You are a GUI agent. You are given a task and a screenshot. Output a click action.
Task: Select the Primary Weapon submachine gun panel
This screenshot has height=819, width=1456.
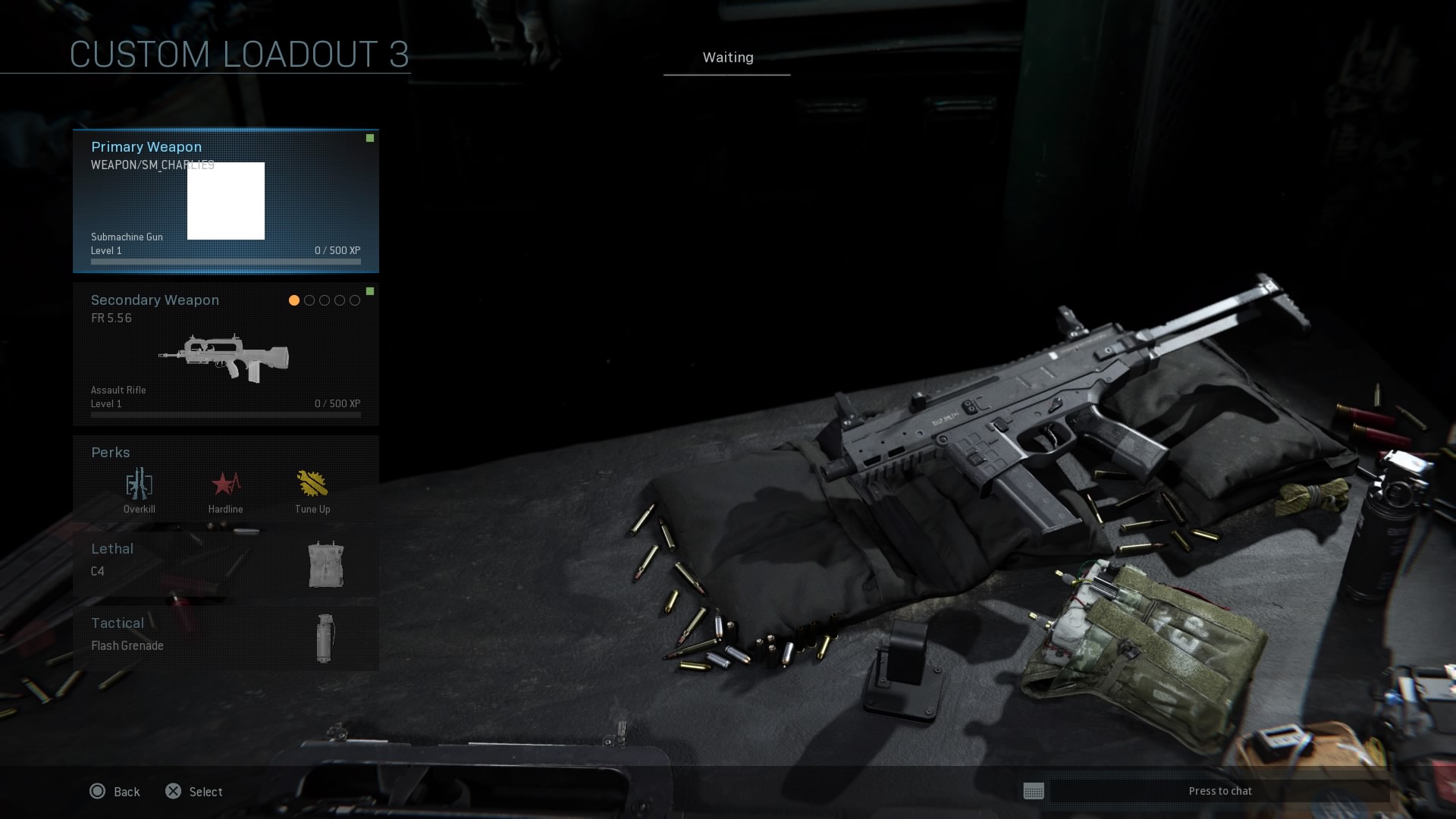225,201
